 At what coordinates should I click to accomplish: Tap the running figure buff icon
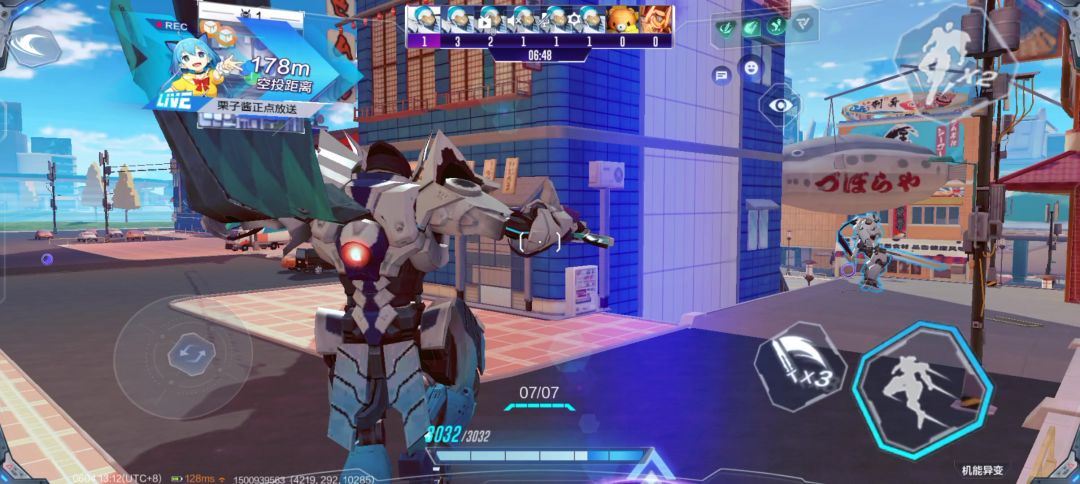pyautogui.click(x=775, y=27)
